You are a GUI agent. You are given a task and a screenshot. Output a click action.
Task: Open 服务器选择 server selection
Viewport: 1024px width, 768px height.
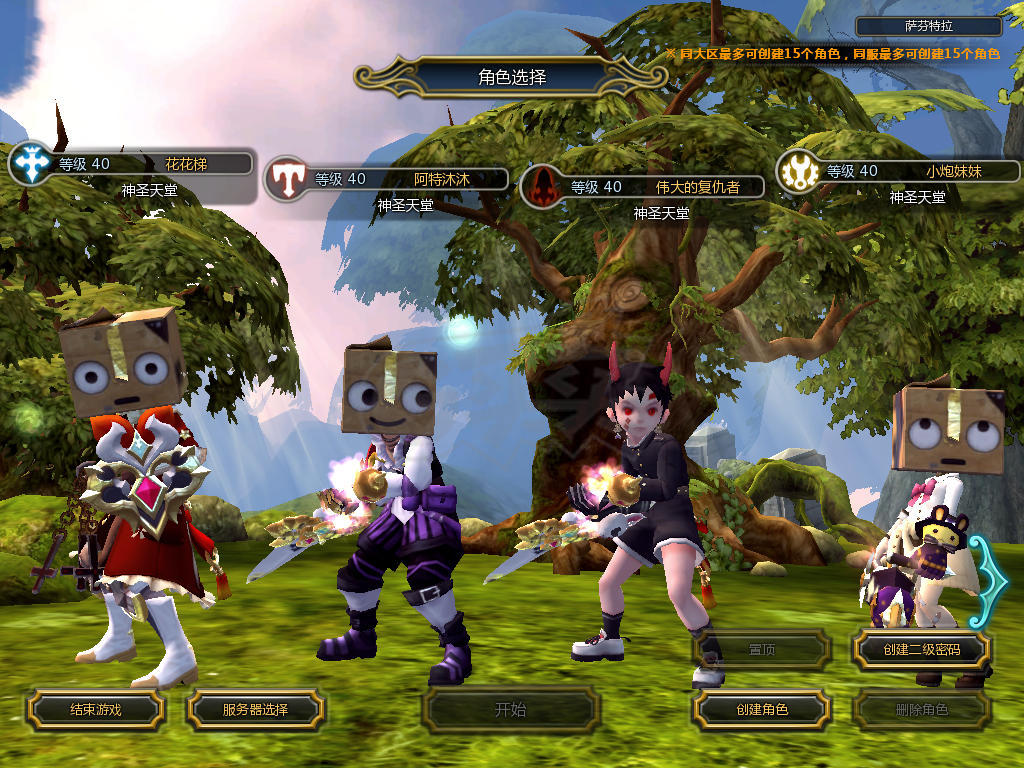(x=255, y=710)
